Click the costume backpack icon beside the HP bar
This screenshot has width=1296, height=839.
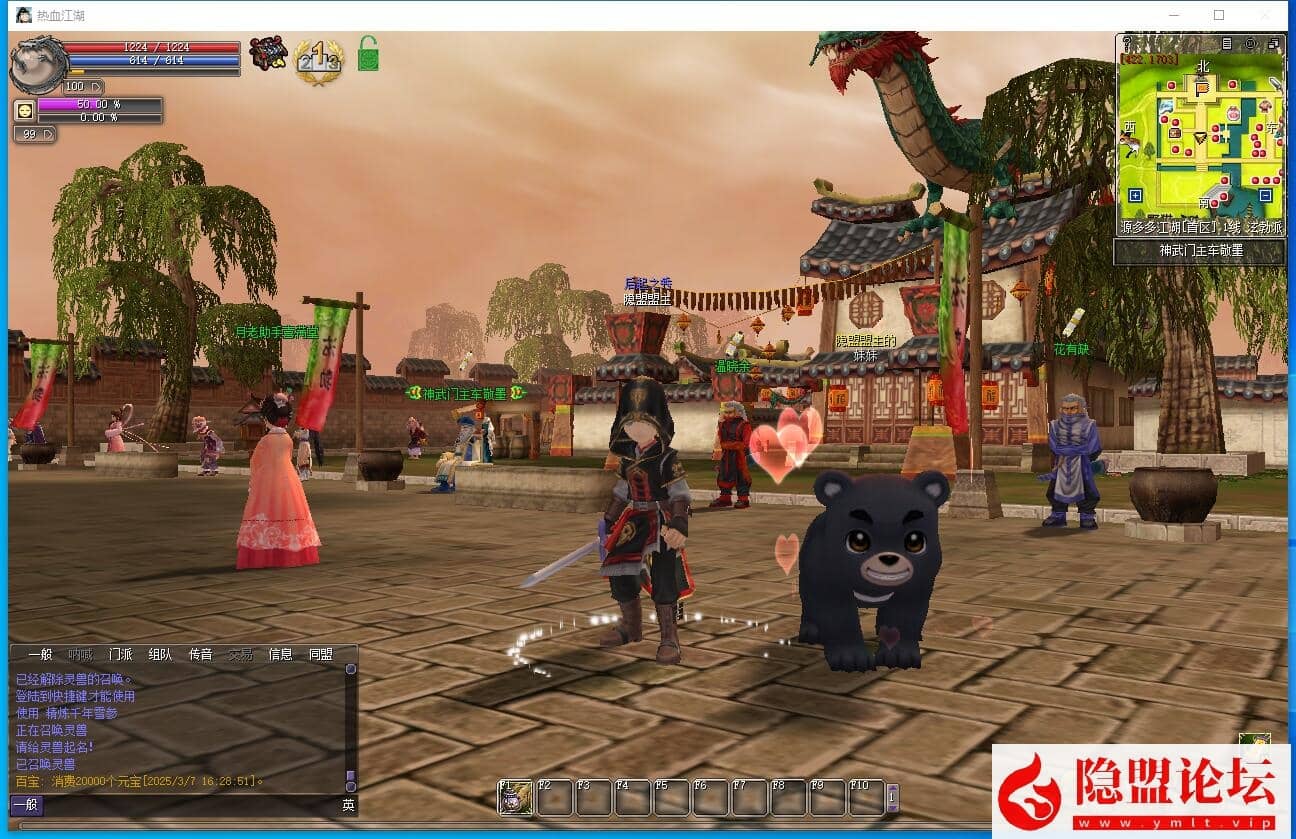coord(267,54)
